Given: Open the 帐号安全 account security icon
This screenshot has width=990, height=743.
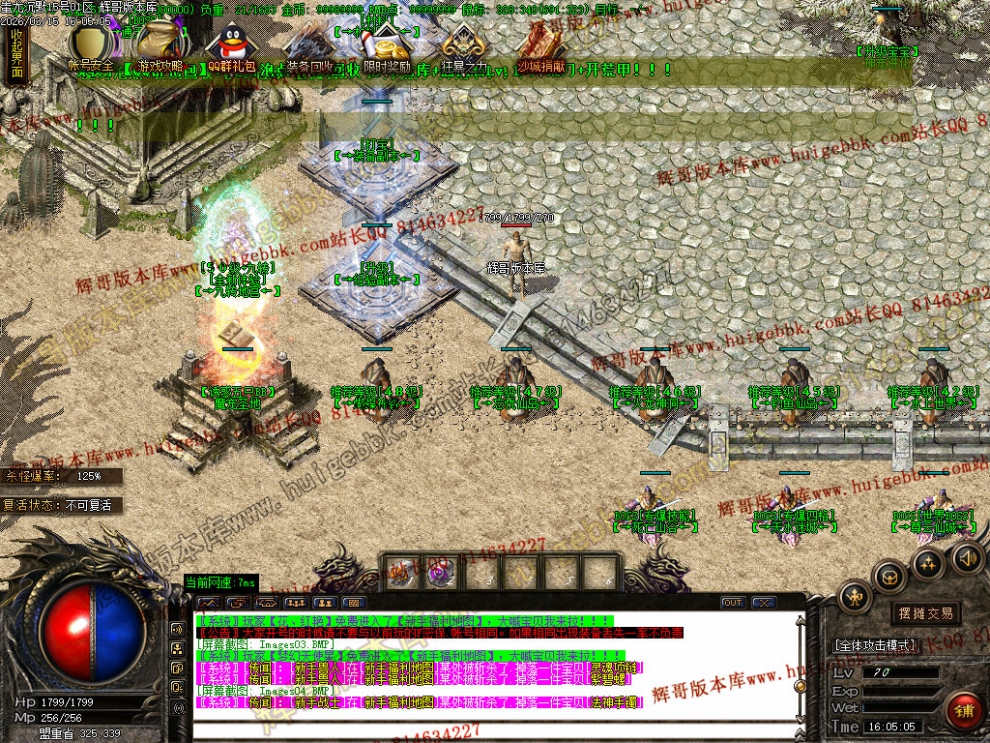Looking at the screenshot, I should pos(90,47).
